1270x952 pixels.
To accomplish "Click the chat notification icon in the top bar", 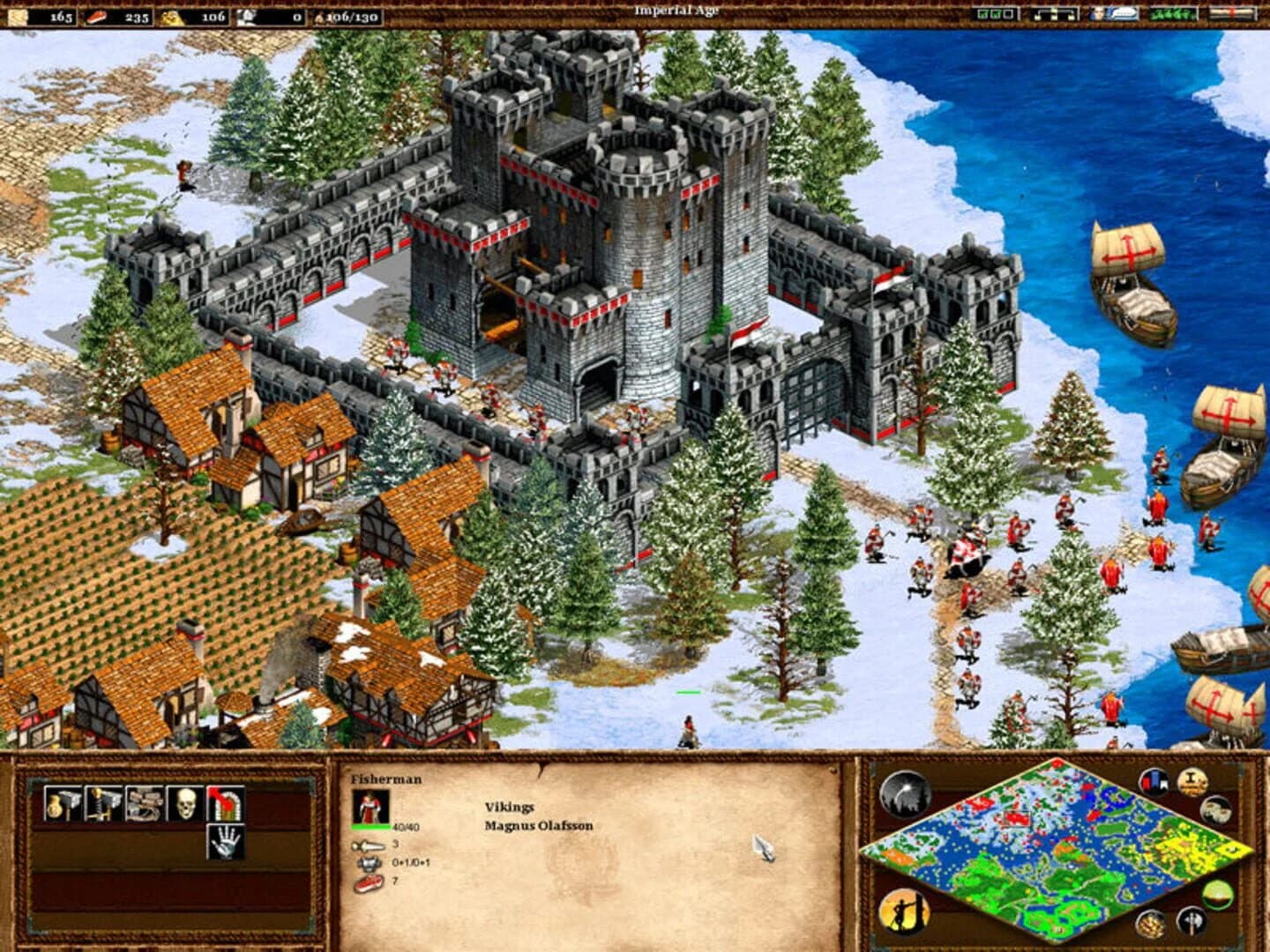I will click(1114, 14).
